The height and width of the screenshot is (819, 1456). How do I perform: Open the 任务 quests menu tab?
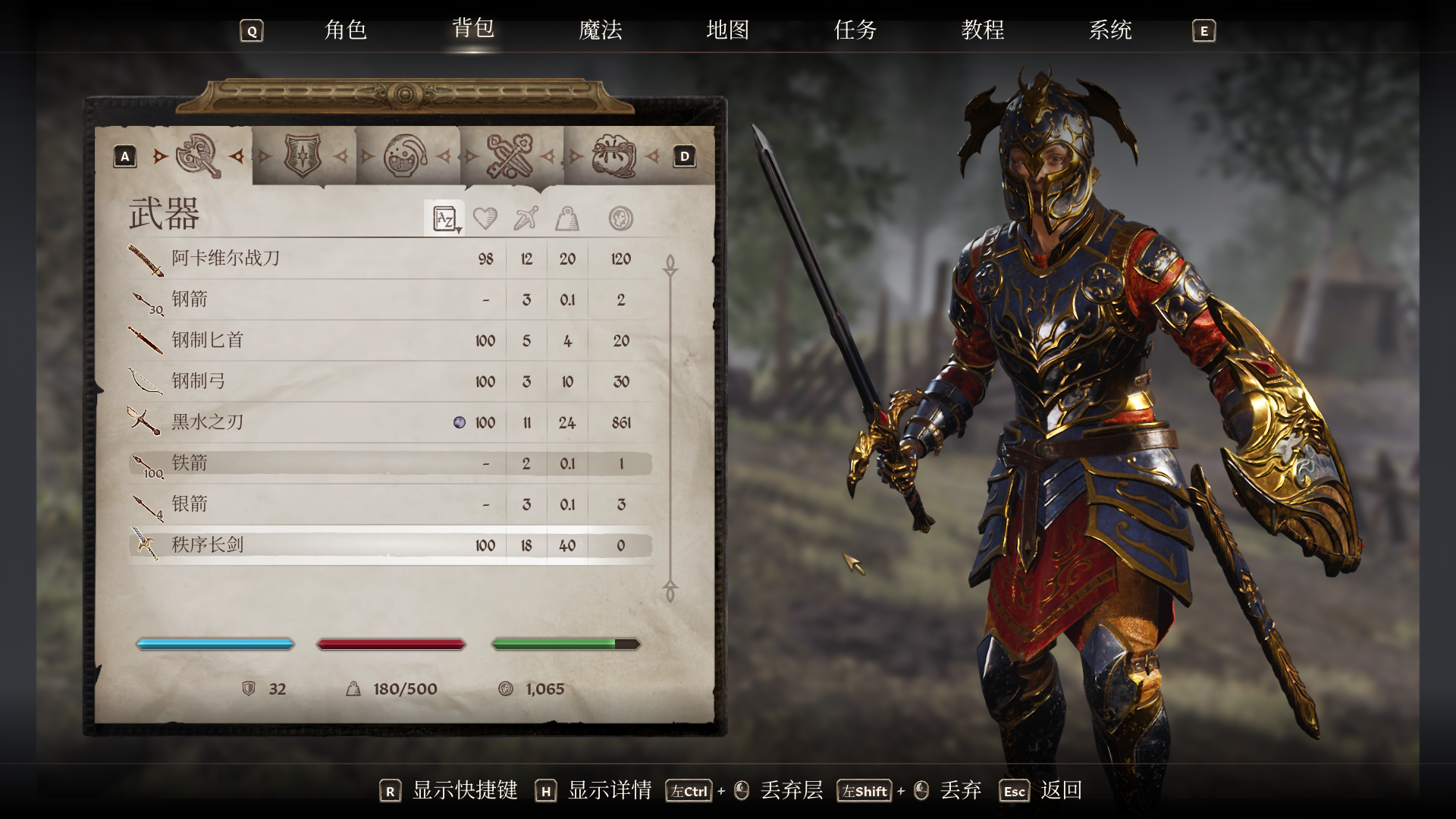tap(854, 31)
